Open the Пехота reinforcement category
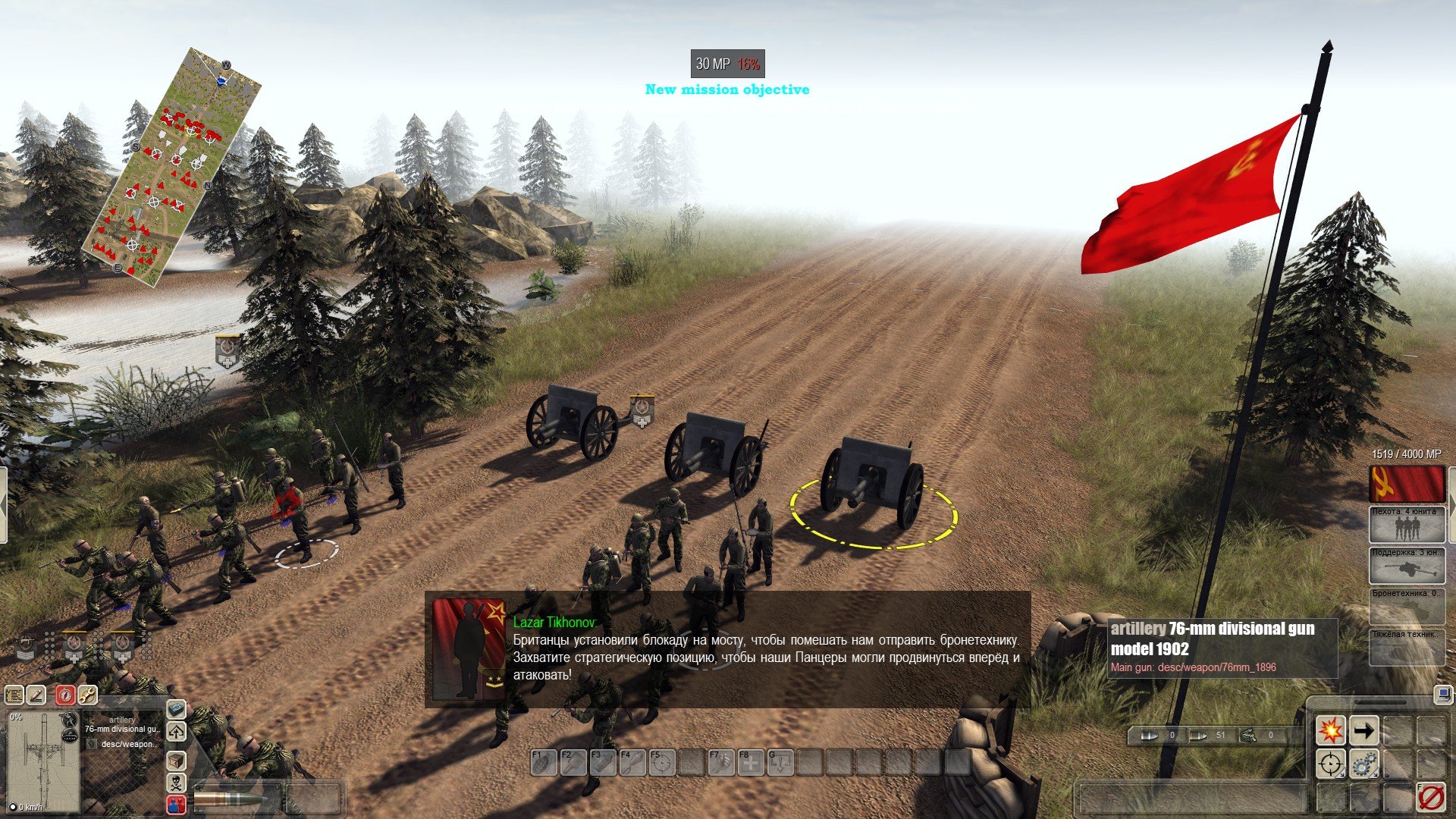This screenshot has height=819, width=1456. (1407, 524)
